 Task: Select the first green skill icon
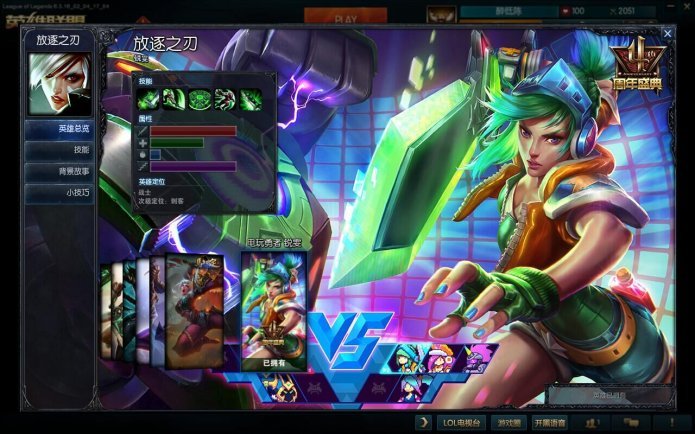pyautogui.click(x=148, y=98)
